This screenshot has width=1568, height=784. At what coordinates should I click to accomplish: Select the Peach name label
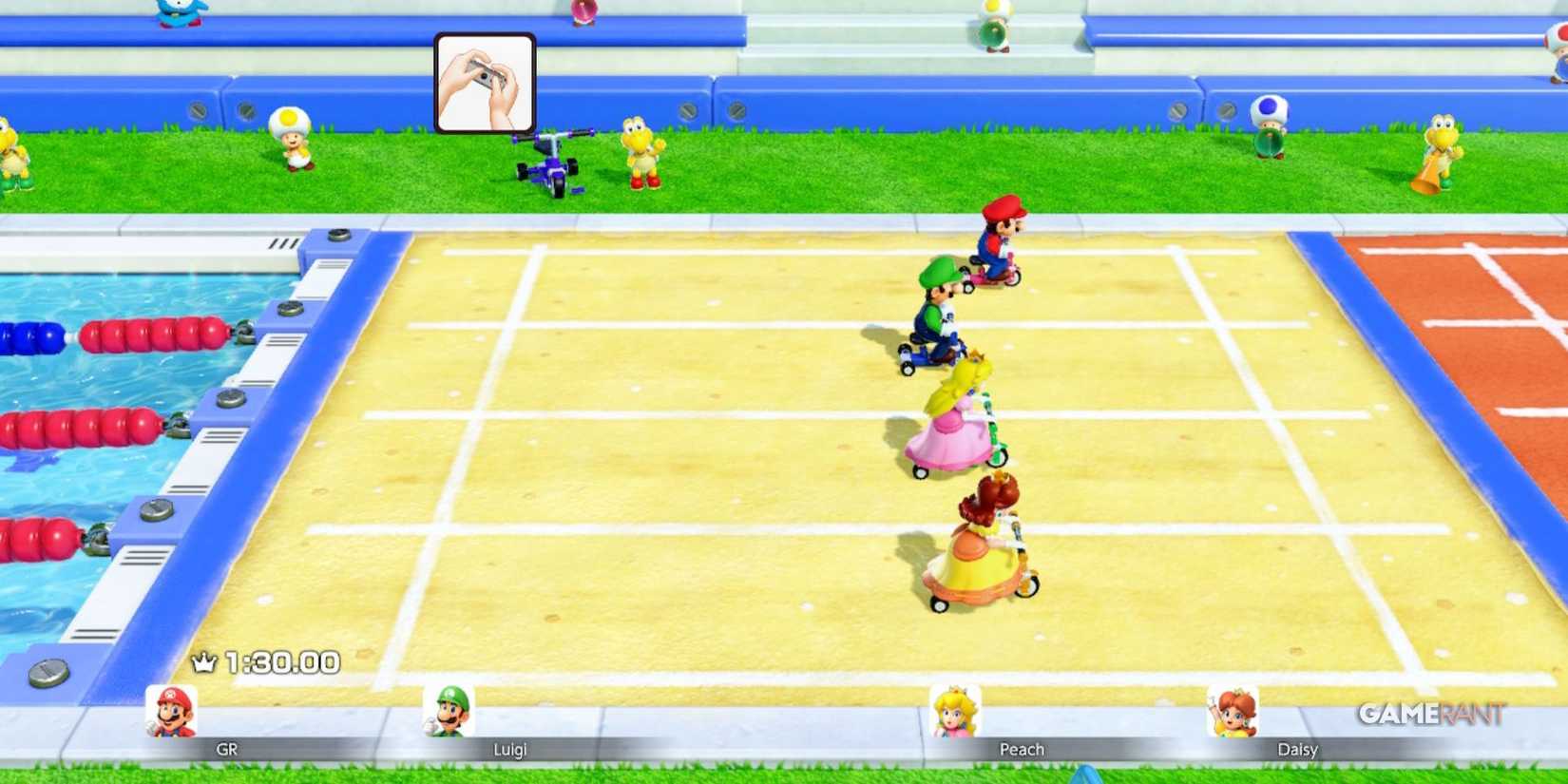pos(1023,750)
